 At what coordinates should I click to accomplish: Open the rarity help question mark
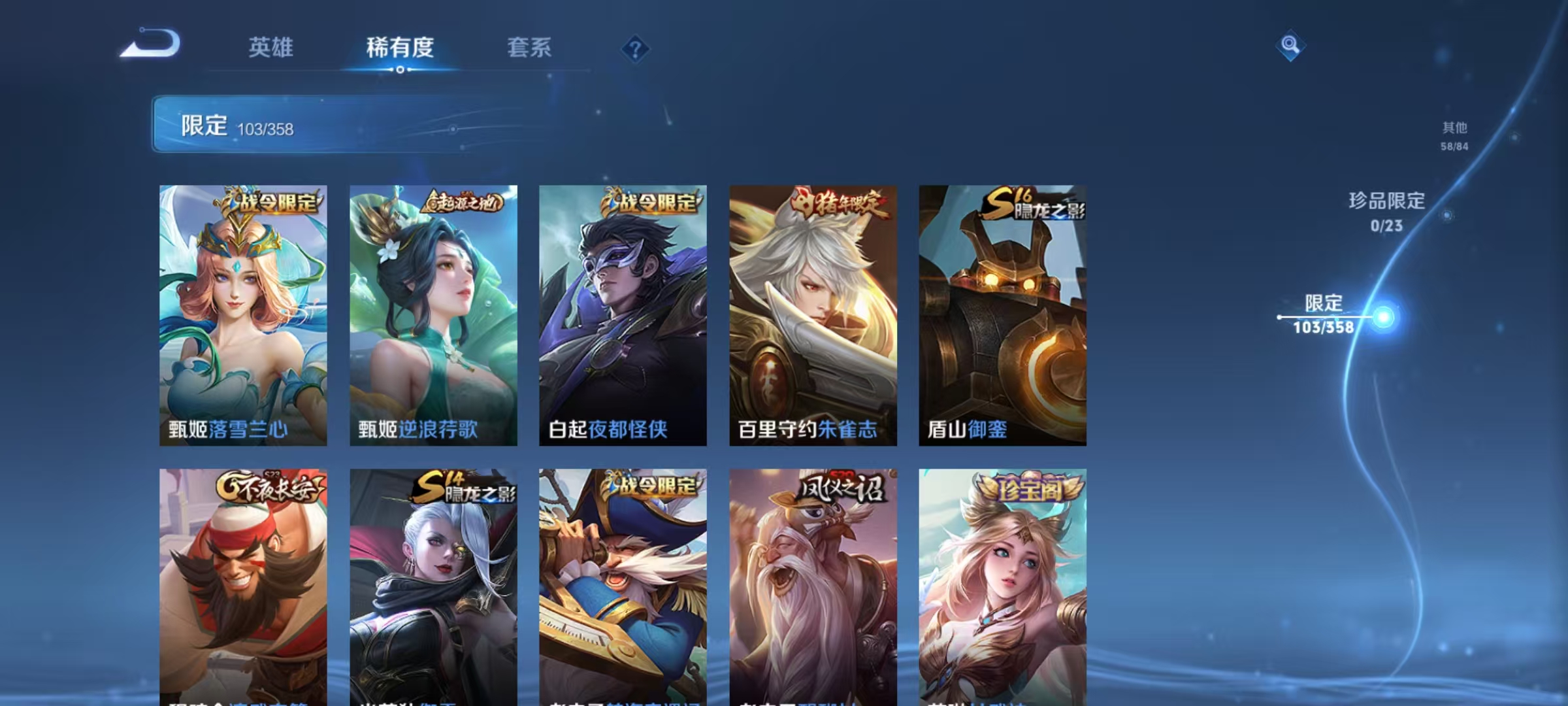pos(637,49)
